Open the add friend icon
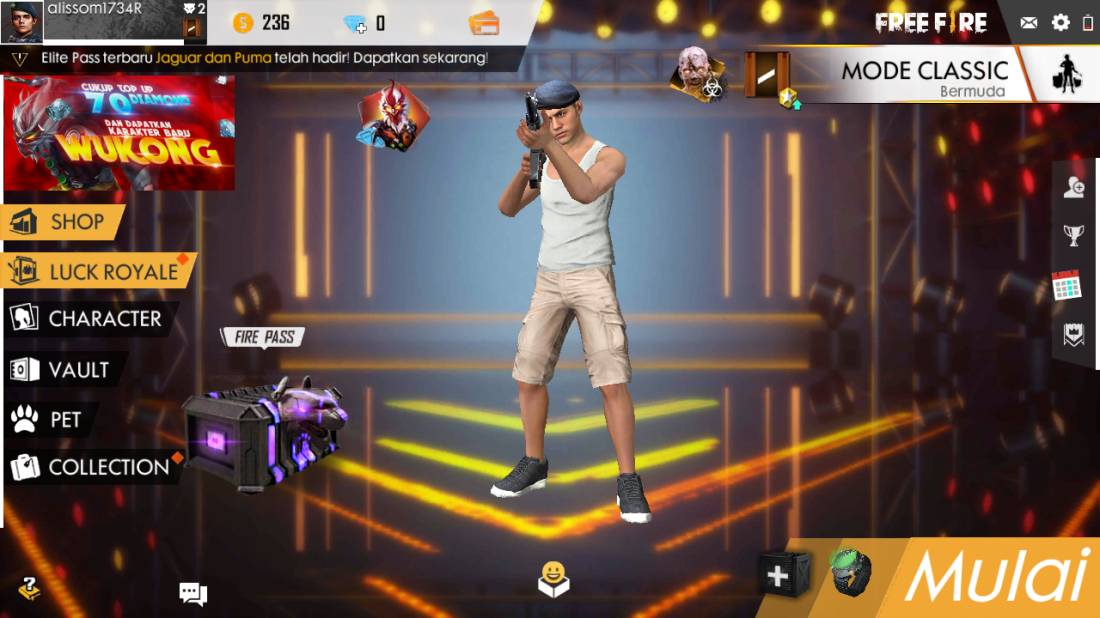 pyautogui.click(x=1074, y=187)
